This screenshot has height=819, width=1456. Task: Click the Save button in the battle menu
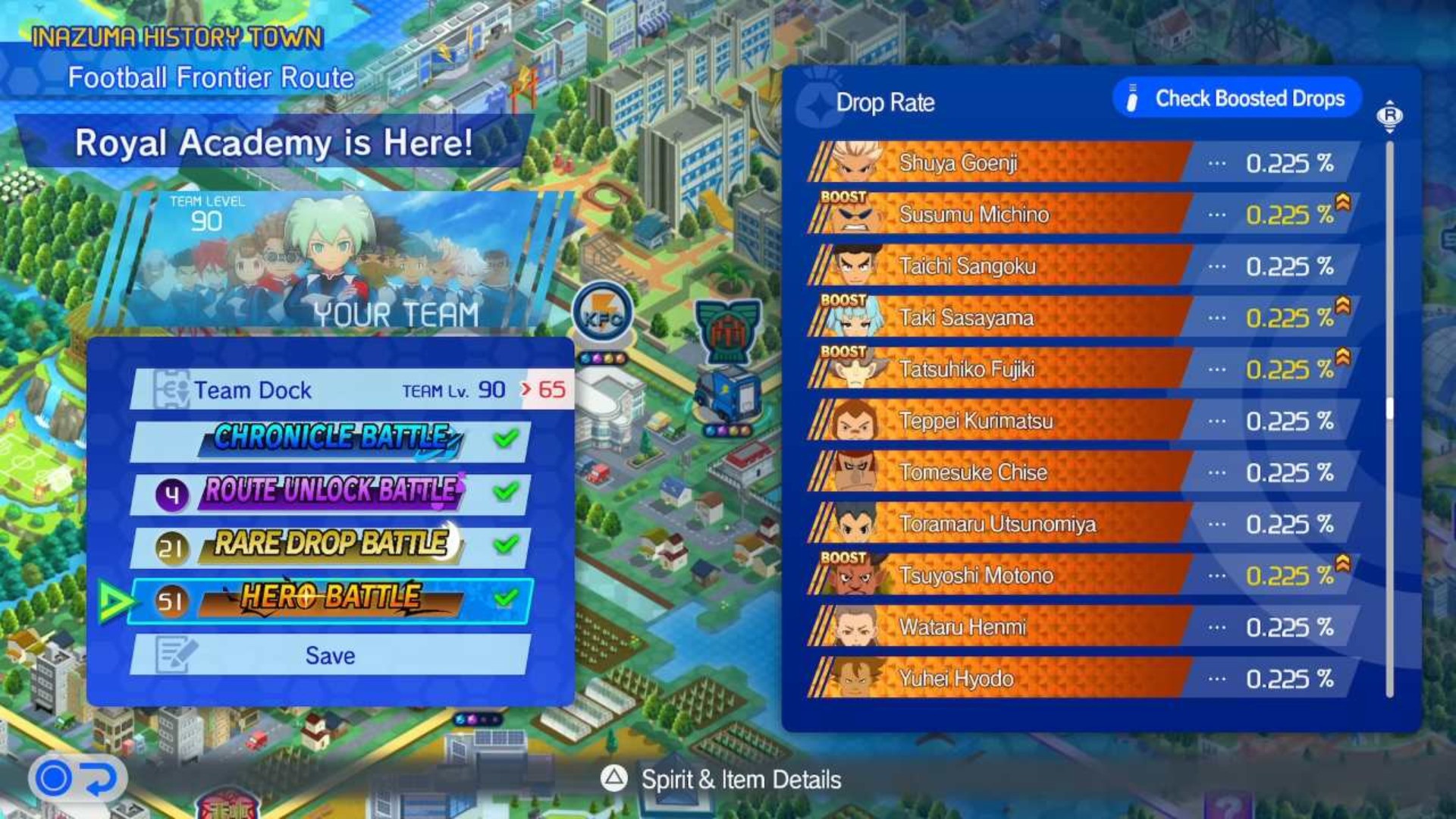click(x=331, y=654)
